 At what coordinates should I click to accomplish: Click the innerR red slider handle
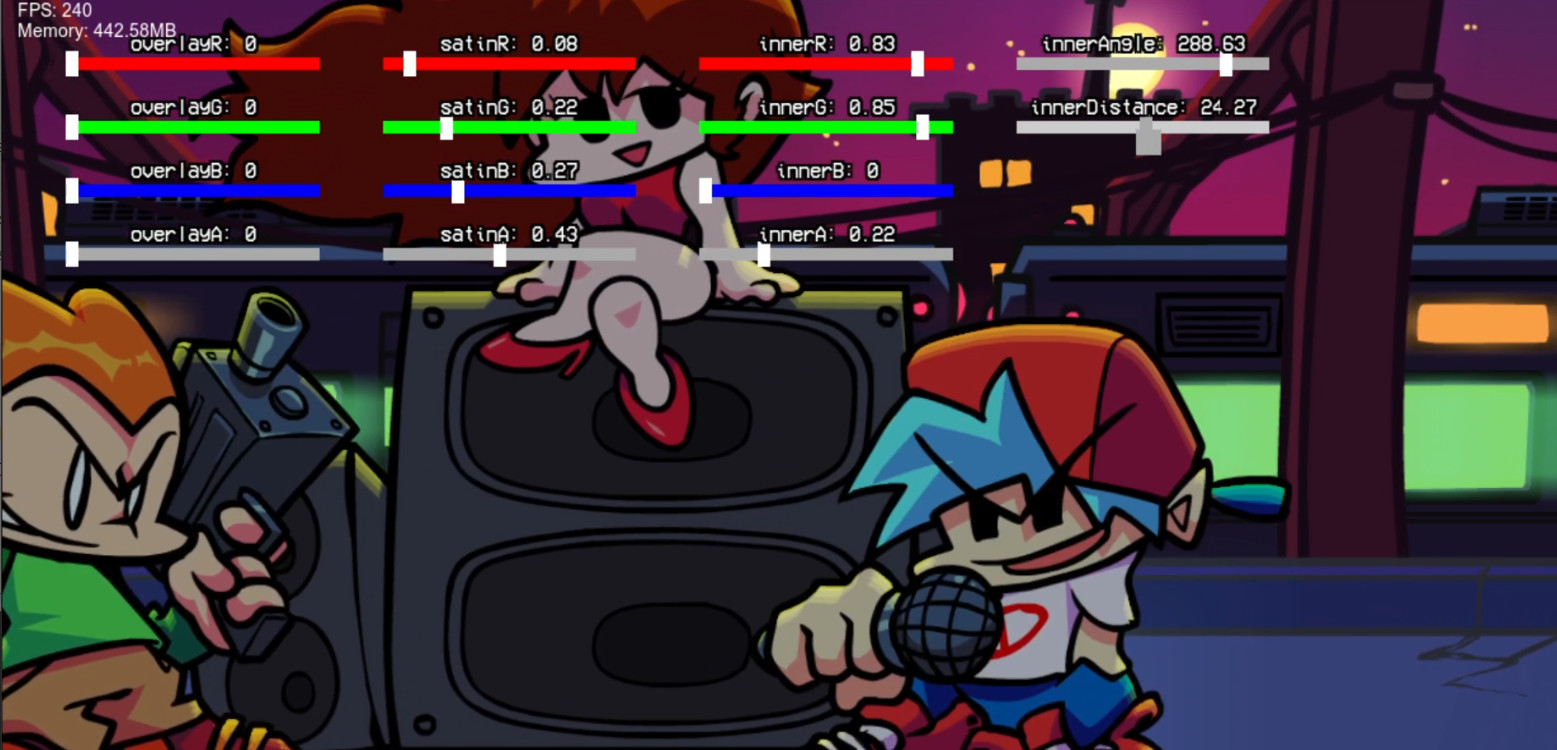[x=916, y=63]
